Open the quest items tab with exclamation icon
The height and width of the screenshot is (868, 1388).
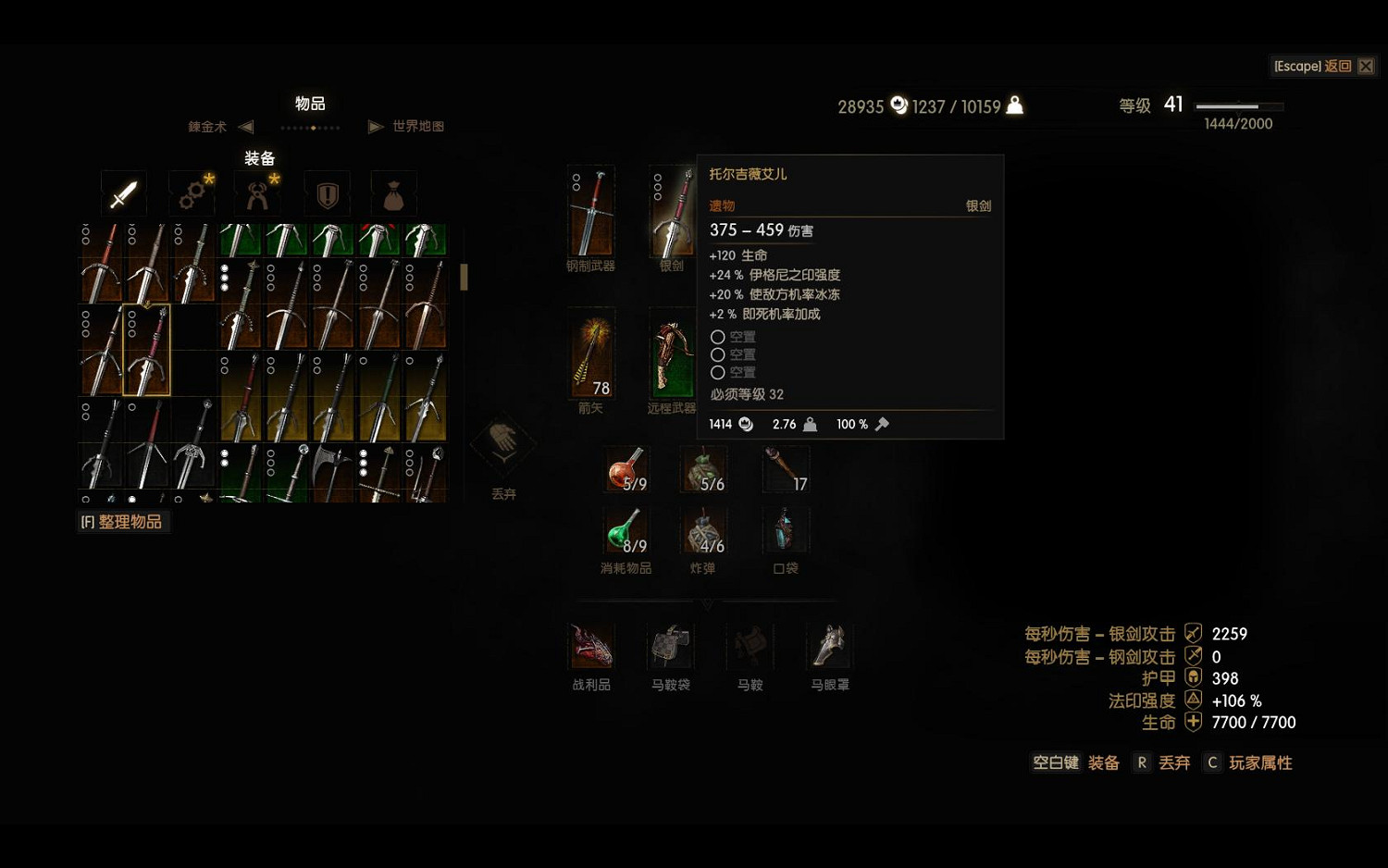click(326, 193)
